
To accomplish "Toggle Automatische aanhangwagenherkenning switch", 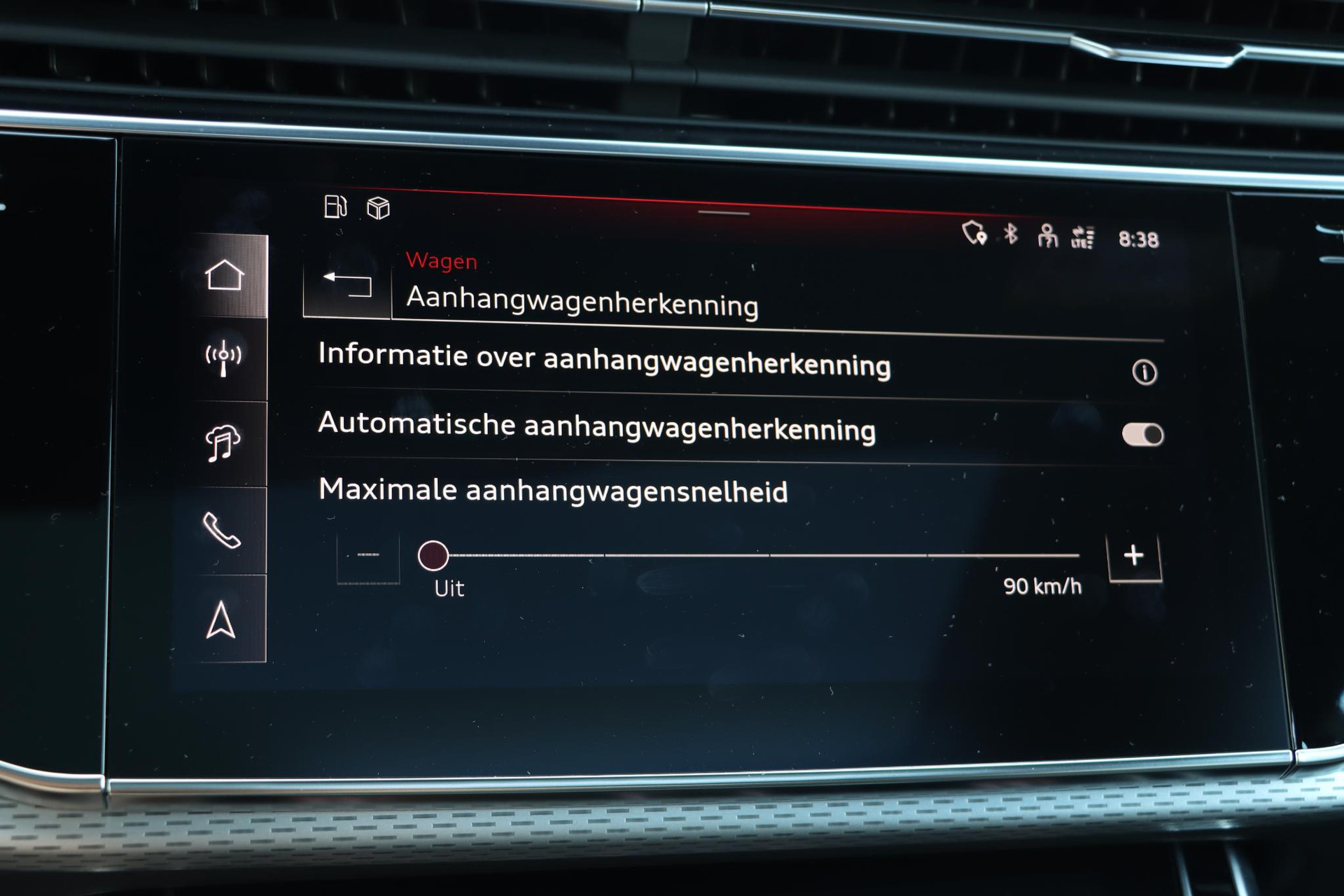I will (1142, 435).
